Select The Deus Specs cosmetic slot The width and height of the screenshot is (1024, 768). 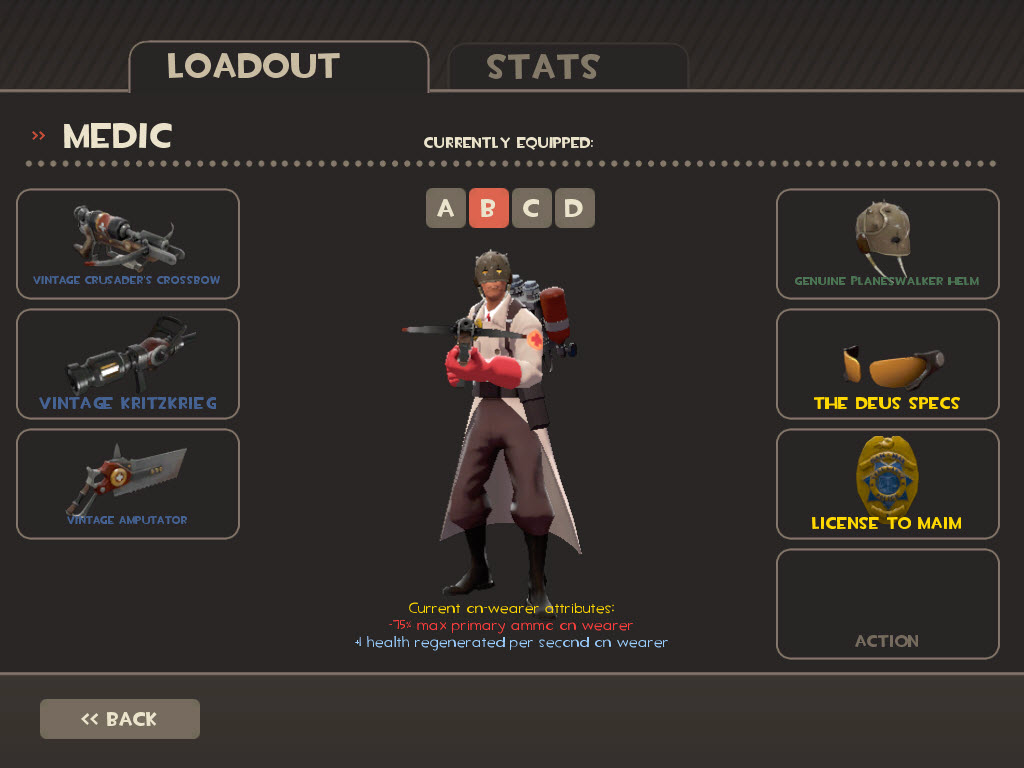point(887,364)
